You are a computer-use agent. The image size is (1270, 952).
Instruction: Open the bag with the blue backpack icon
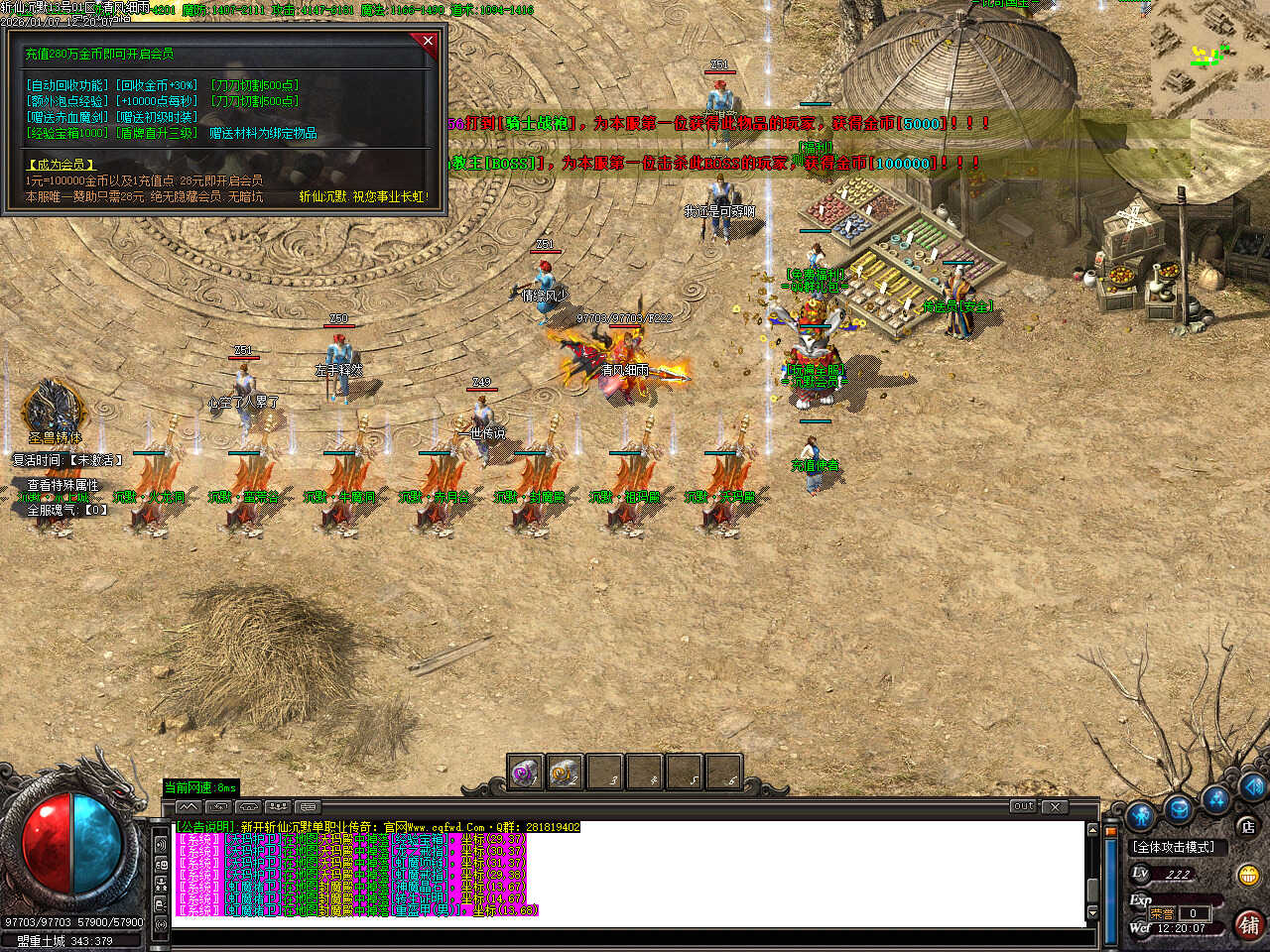1179,807
